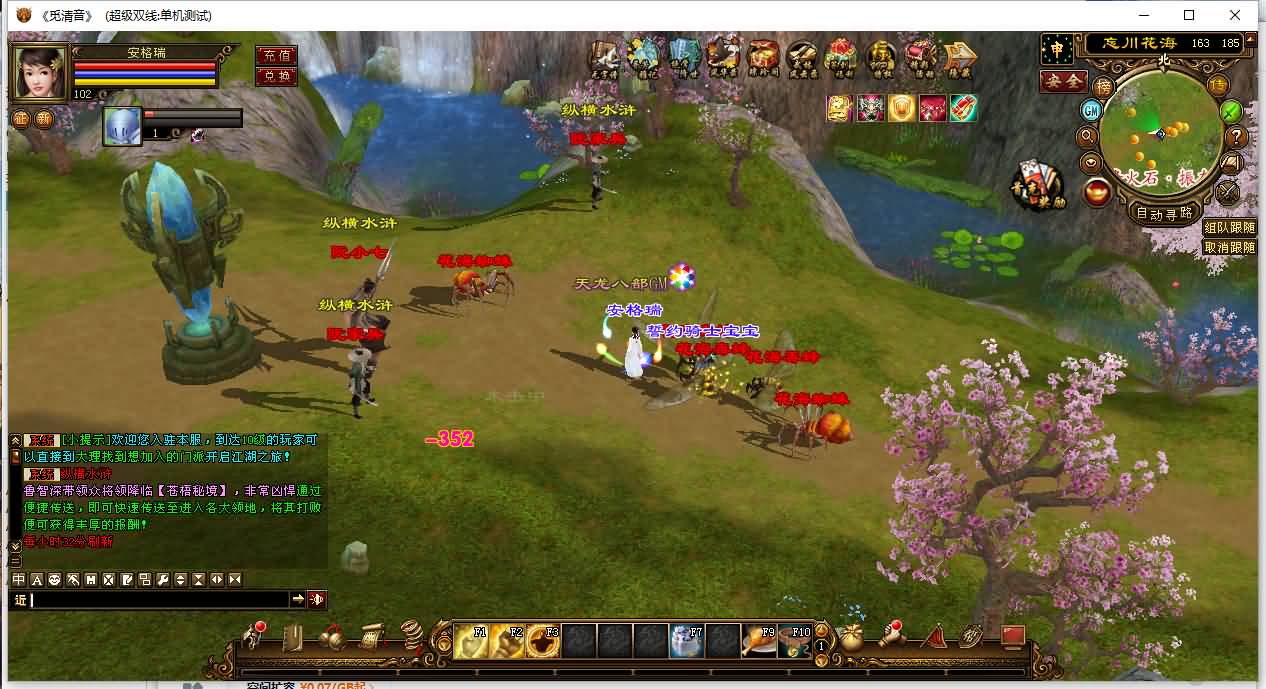Activate the 自动寻路 auto-pathfinding button

[x=1164, y=213]
